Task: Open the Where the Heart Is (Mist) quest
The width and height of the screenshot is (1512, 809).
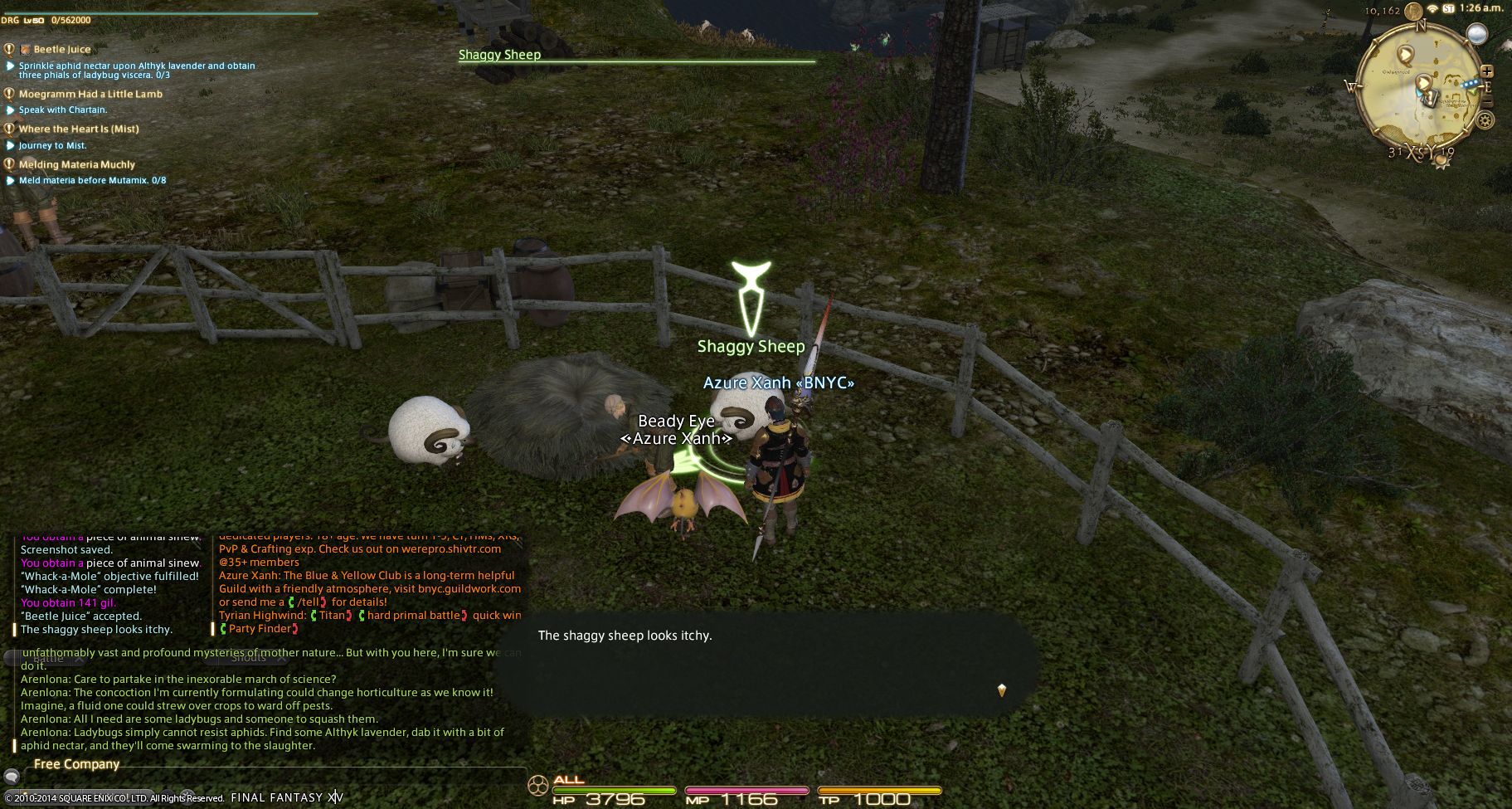Action: [79, 129]
